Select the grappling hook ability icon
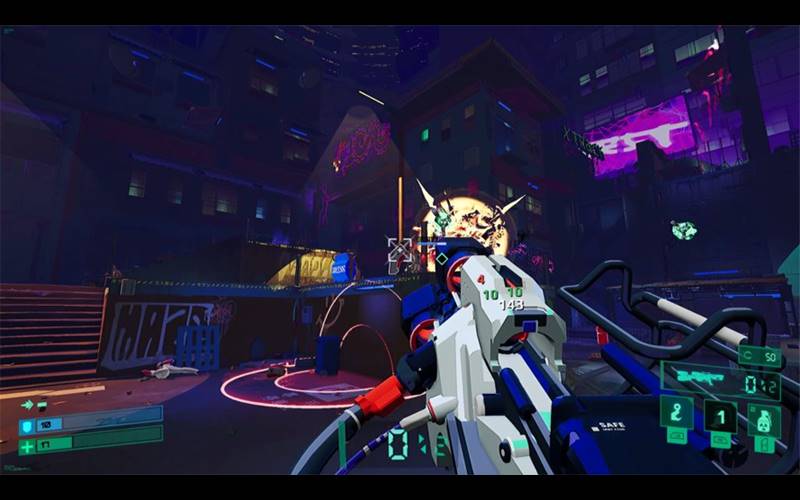The height and width of the screenshot is (500, 800). click(676, 412)
